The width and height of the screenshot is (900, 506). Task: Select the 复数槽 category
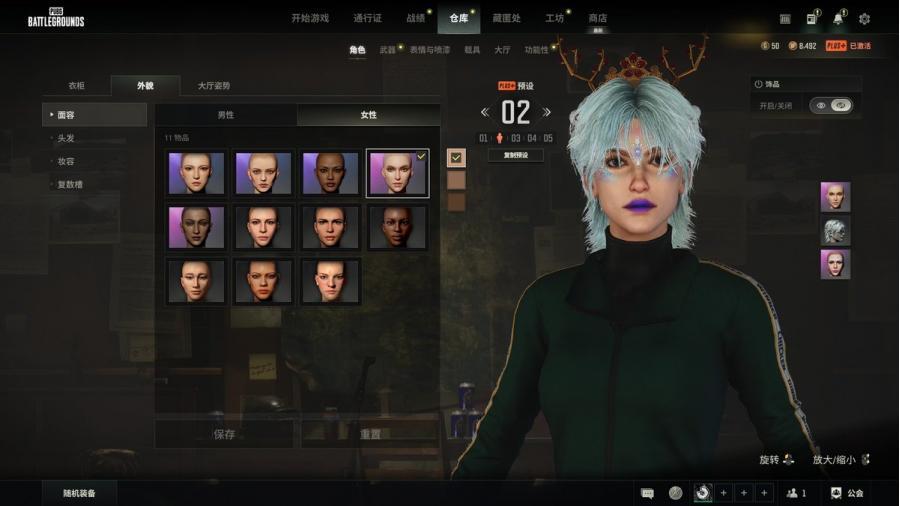(70, 184)
